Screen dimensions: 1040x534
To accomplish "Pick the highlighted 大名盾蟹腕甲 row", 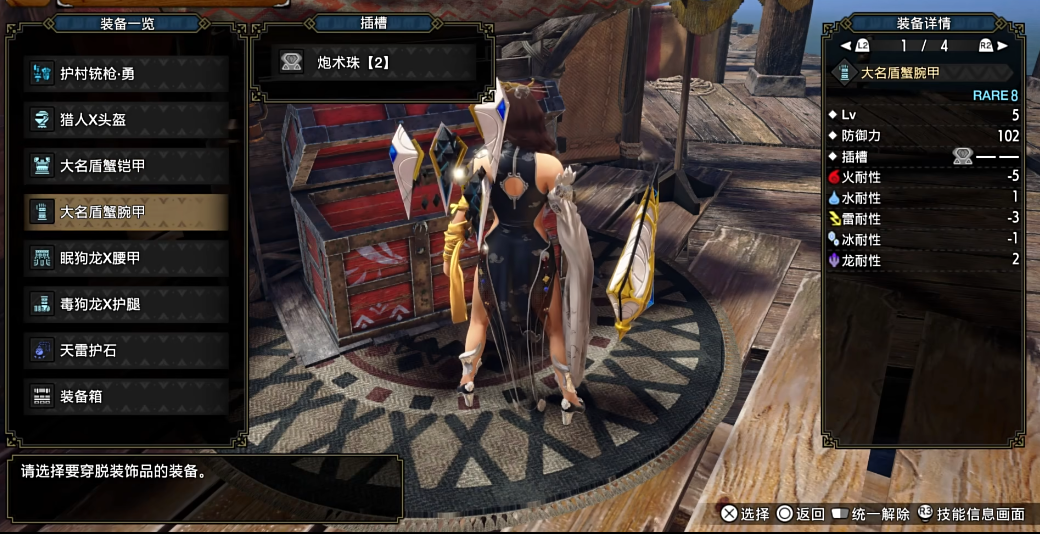I will (126, 211).
